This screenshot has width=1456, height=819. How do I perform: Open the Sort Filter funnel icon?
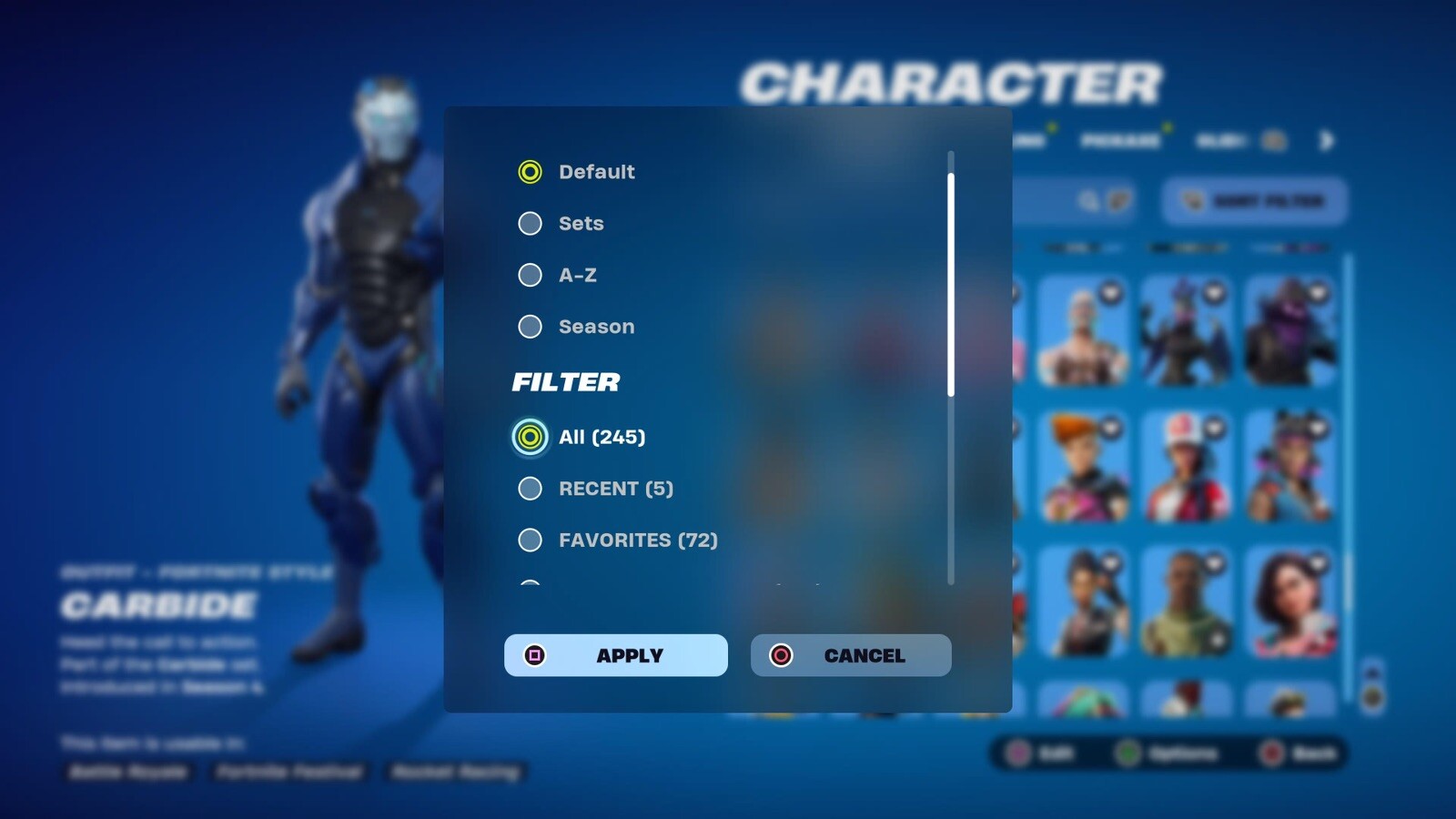pyautogui.click(x=1192, y=199)
